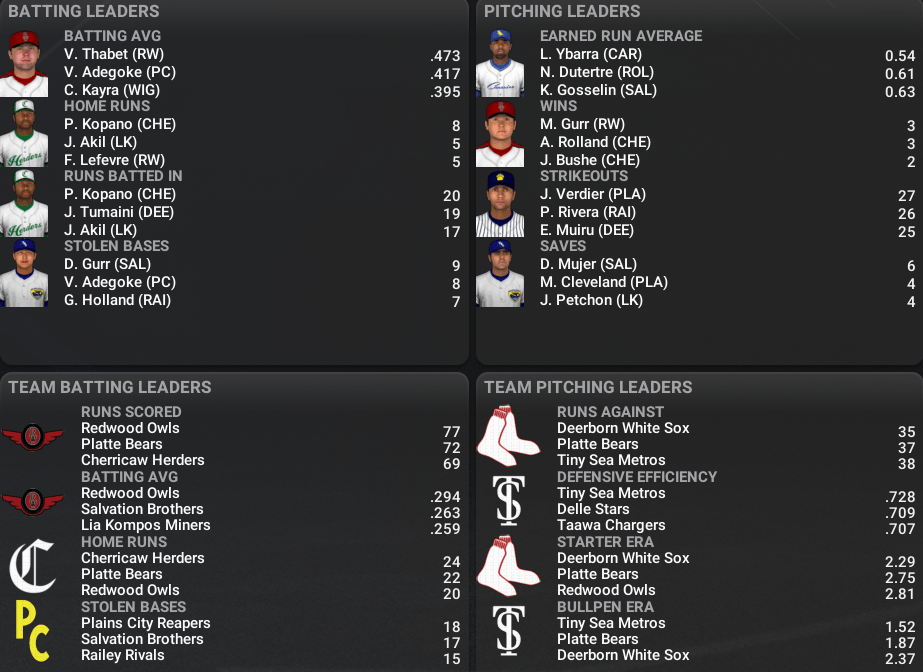Viewport: 923px width, 672px height.
Task: Select Plains City Reapers in stolen bases
Action: click(146, 623)
